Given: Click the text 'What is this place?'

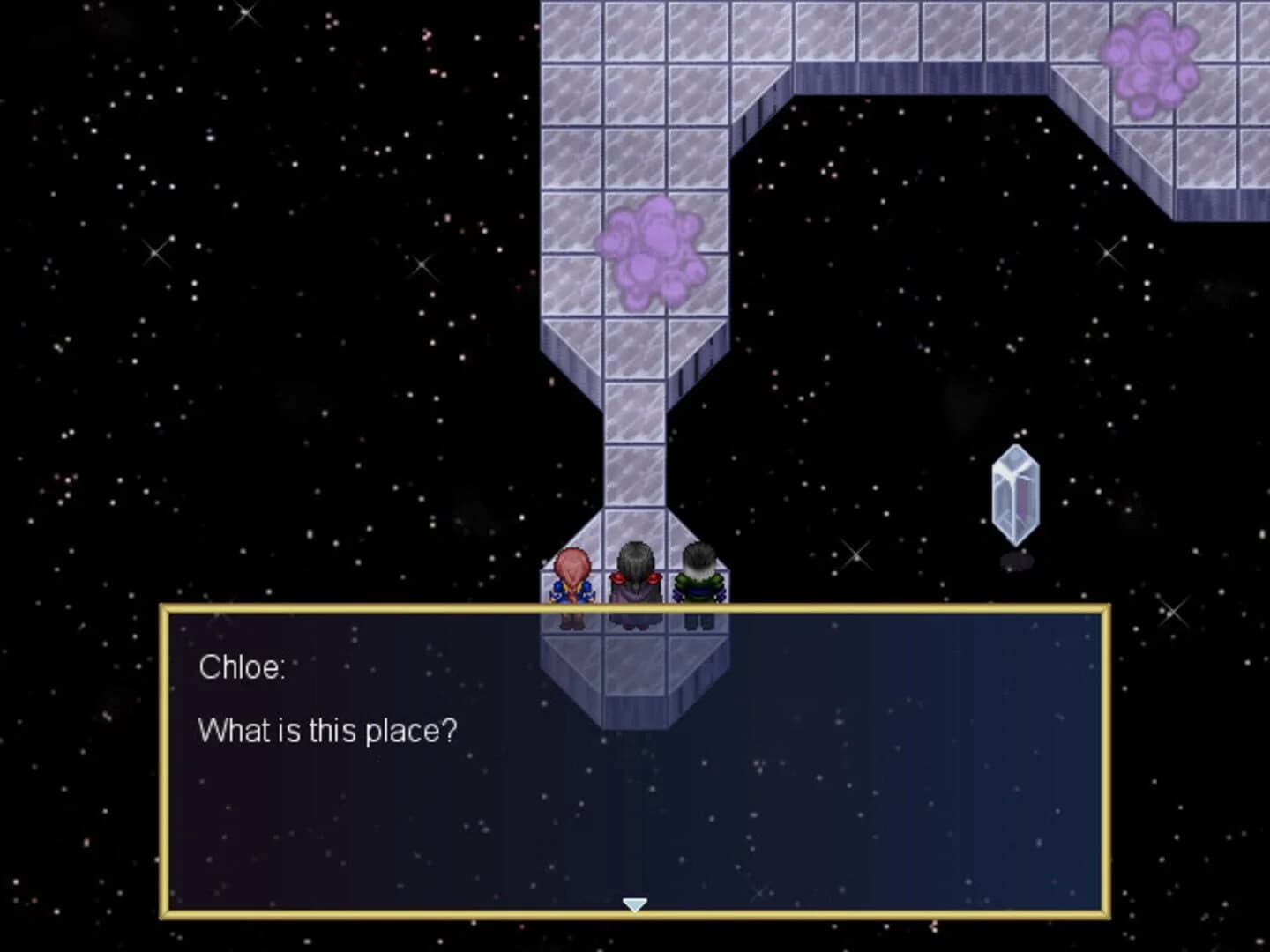Looking at the screenshot, I should (328, 729).
